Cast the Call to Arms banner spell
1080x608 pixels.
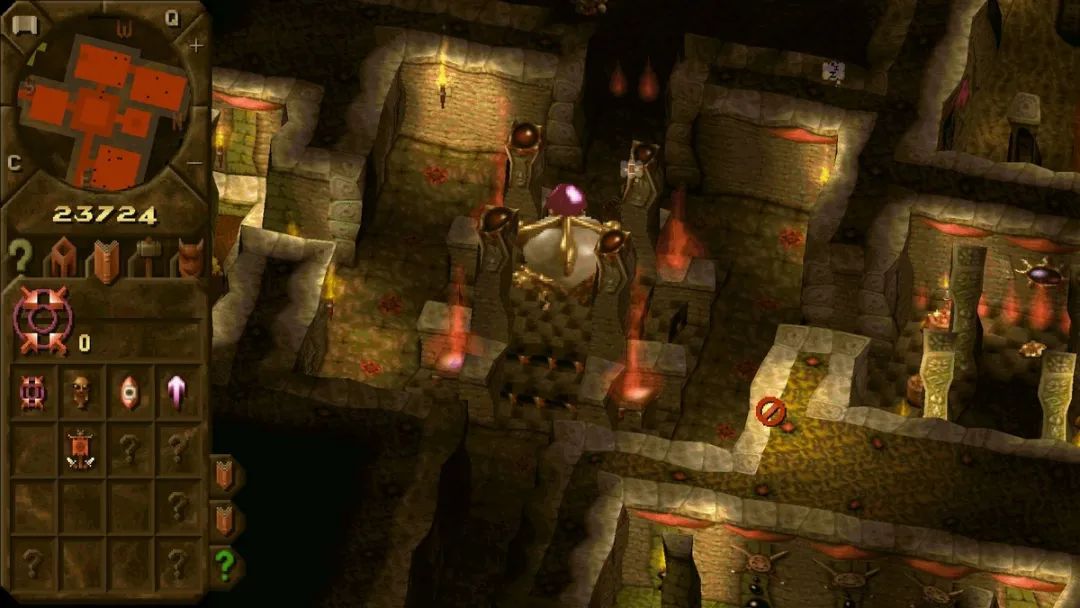click(81, 447)
